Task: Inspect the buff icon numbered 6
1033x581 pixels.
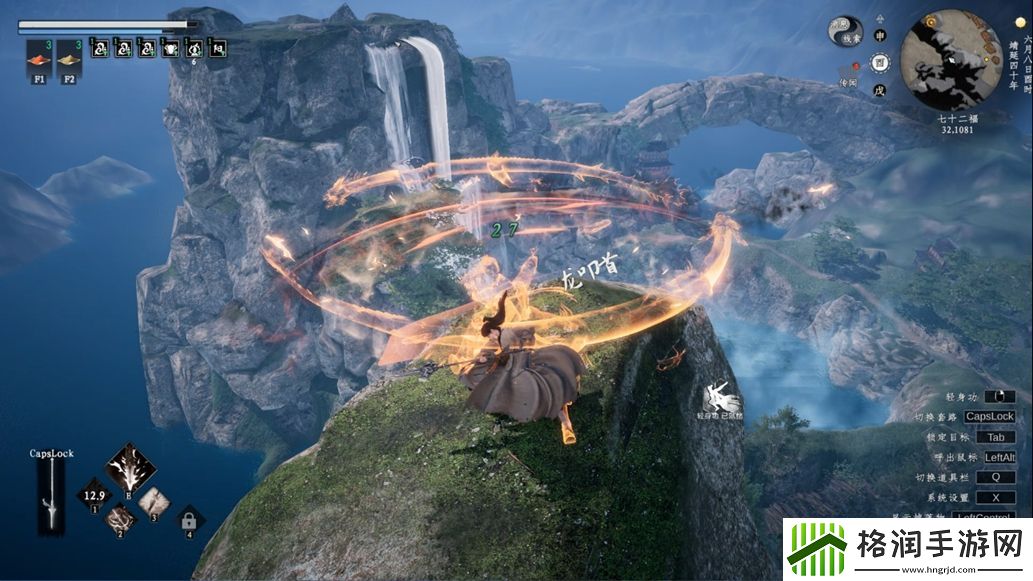Action: [x=194, y=47]
